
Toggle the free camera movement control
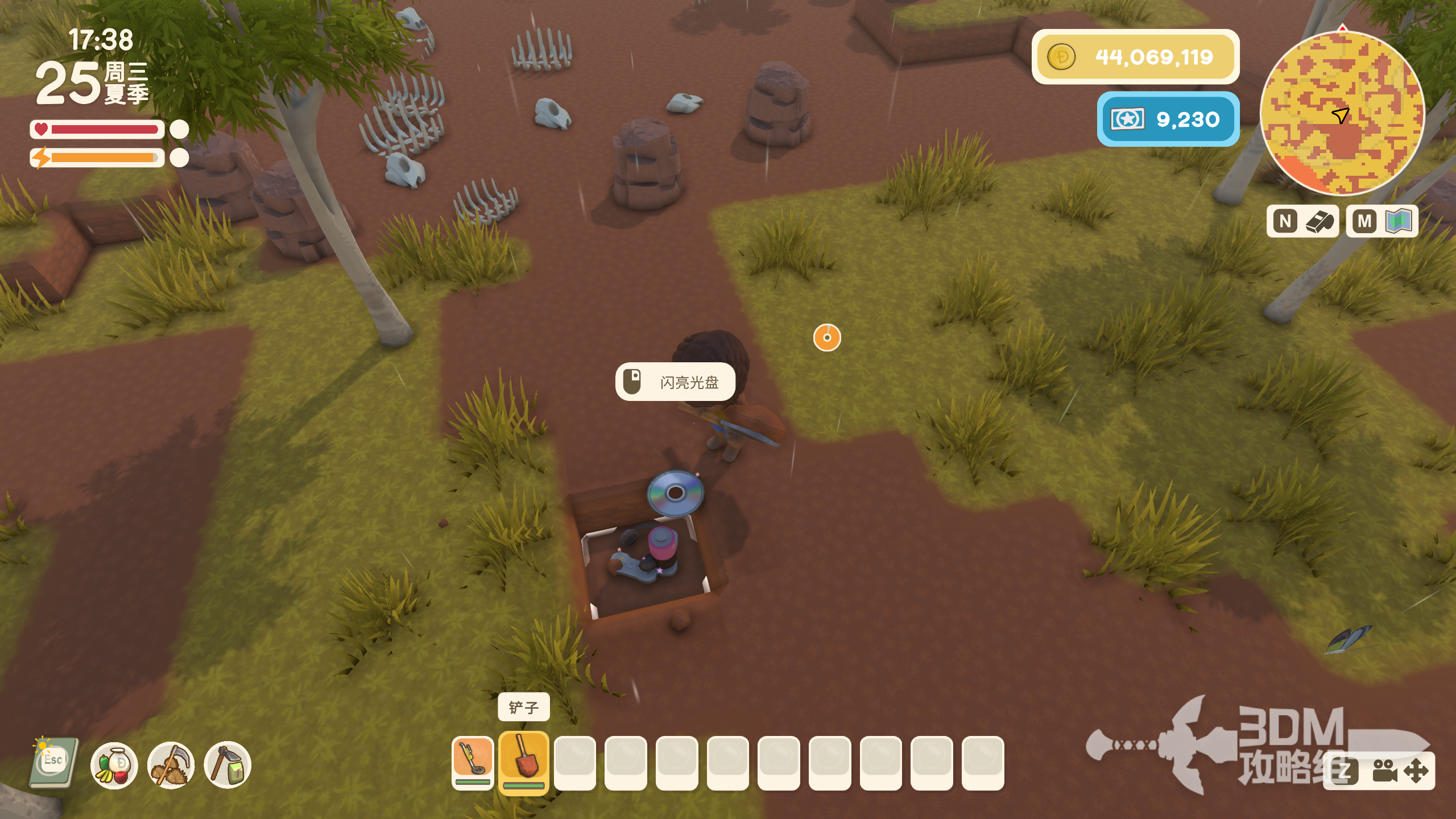(1397, 772)
